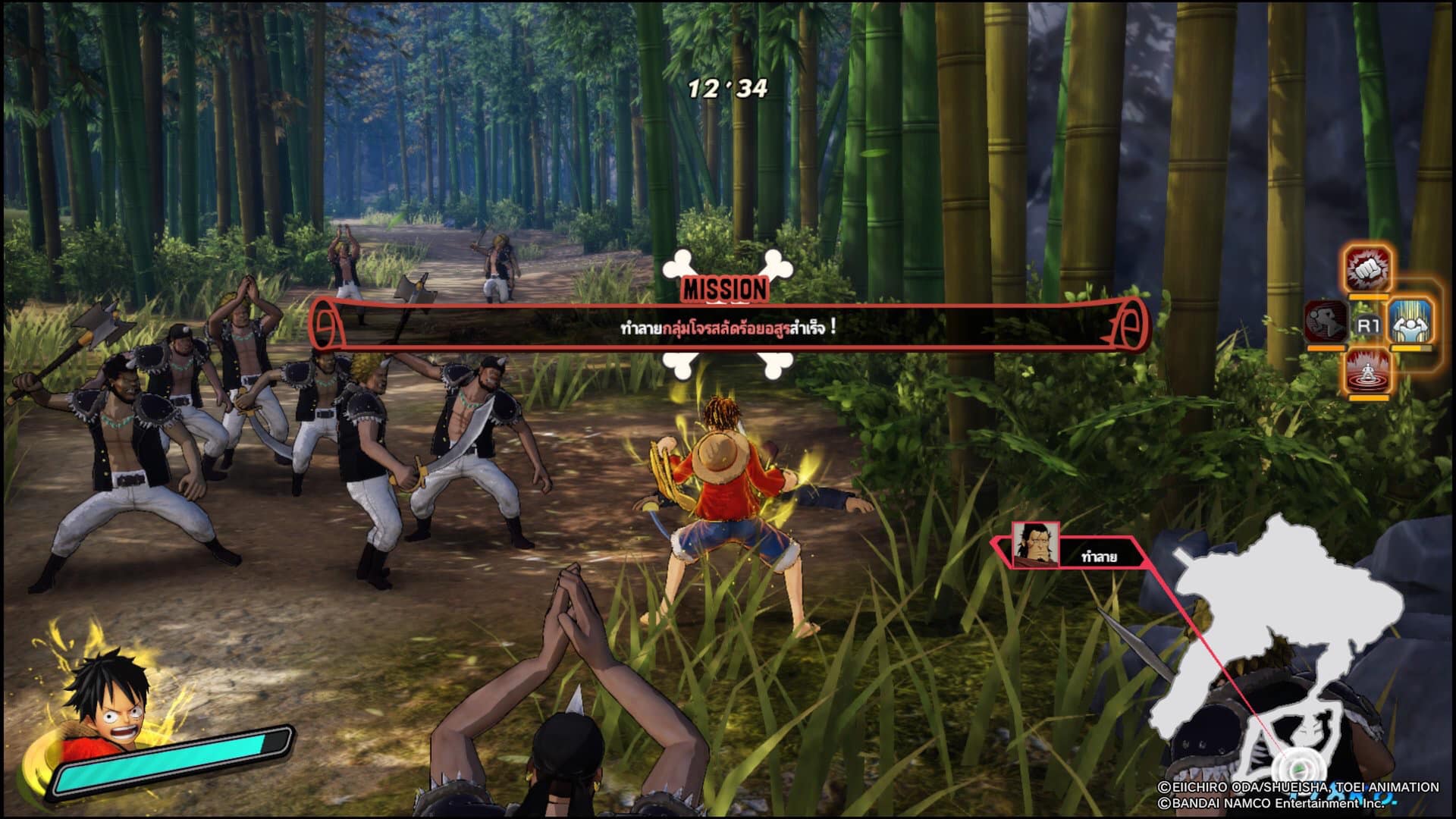The width and height of the screenshot is (1456, 819).
Task: Expand the MISSION banner scroll
Action: coord(728,328)
